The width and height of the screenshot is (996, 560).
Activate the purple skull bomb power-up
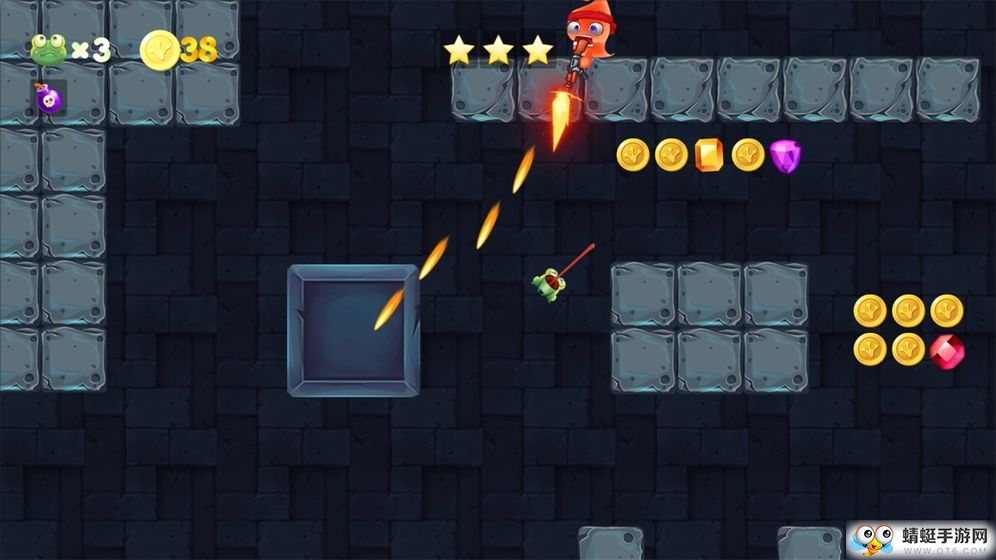pyautogui.click(x=48, y=98)
